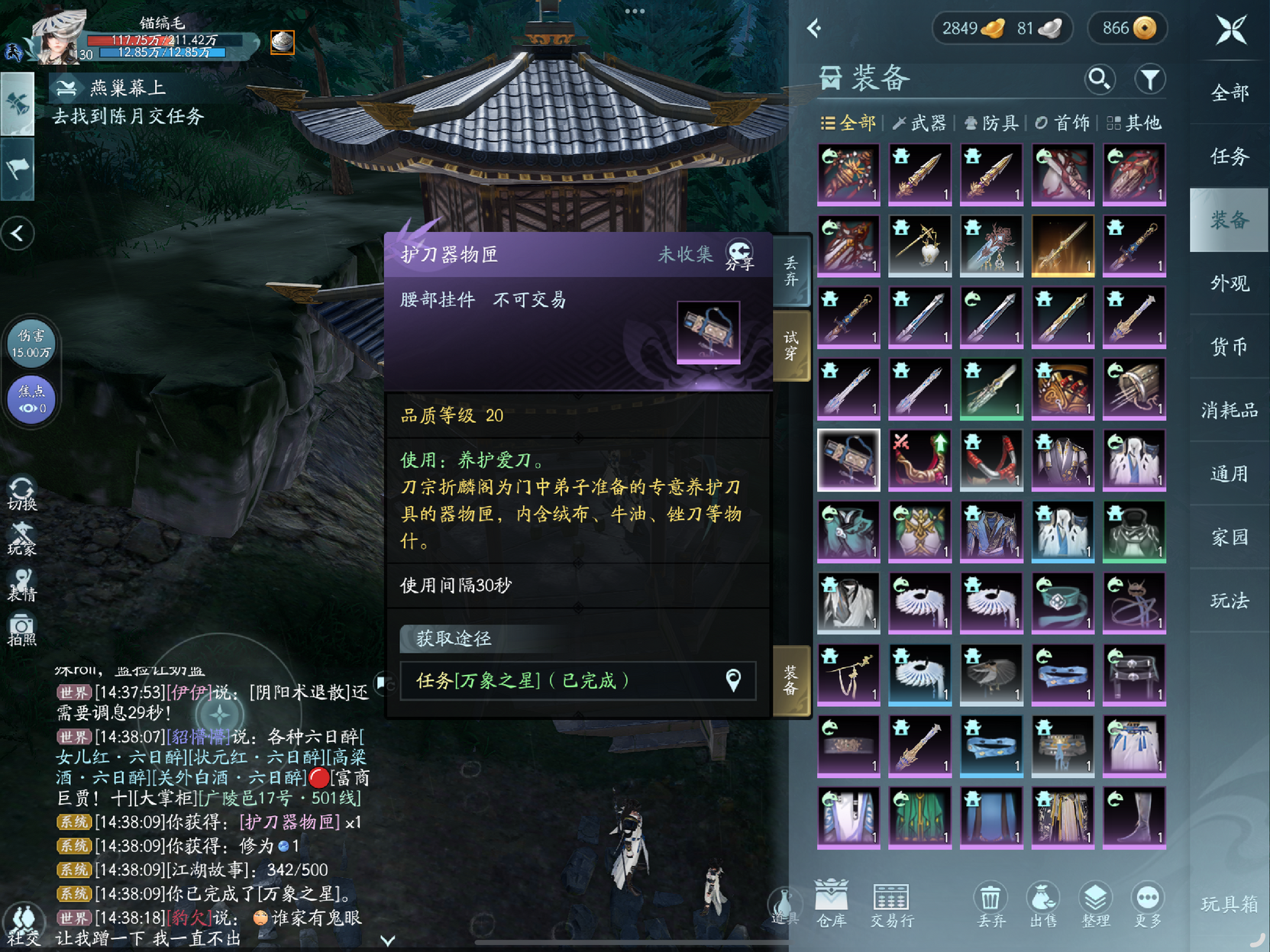
Task: Open the 任务 category in the sidebar
Action: 1229,157
